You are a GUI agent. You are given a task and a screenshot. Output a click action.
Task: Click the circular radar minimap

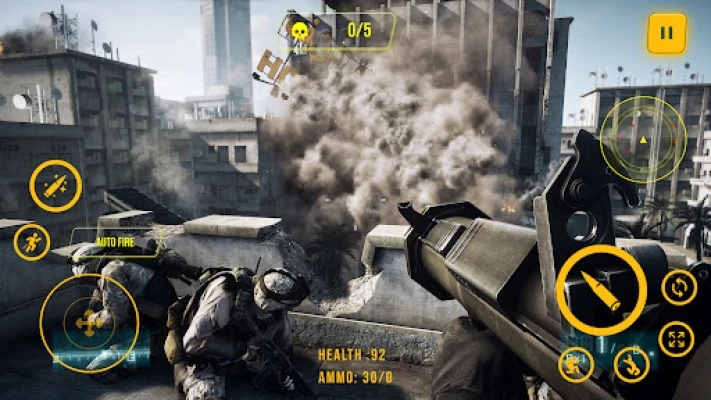coord(643,139)
